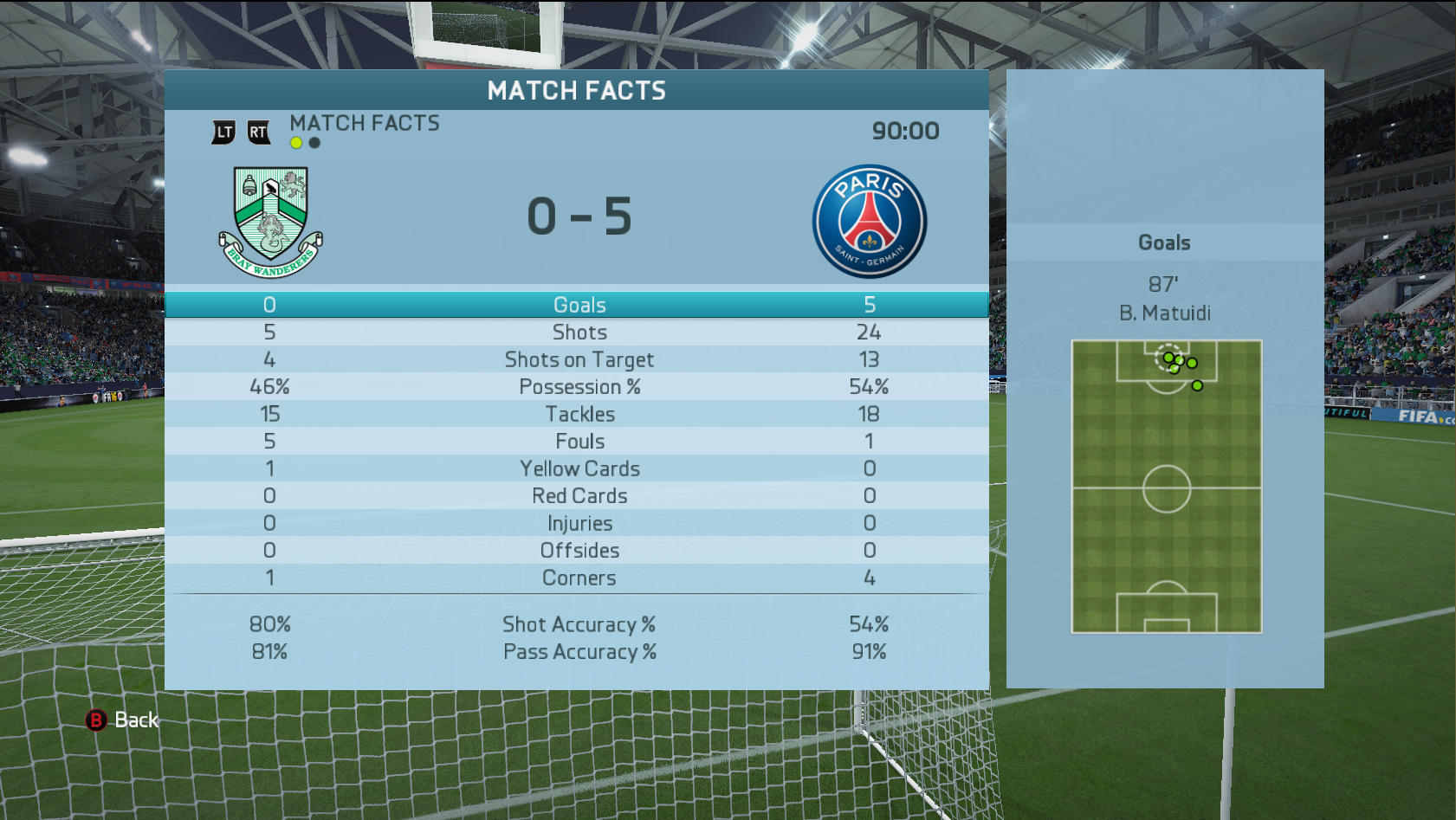1456x820 pixels.
Task: Select the Tackles stat row
Action: (579, 414)
